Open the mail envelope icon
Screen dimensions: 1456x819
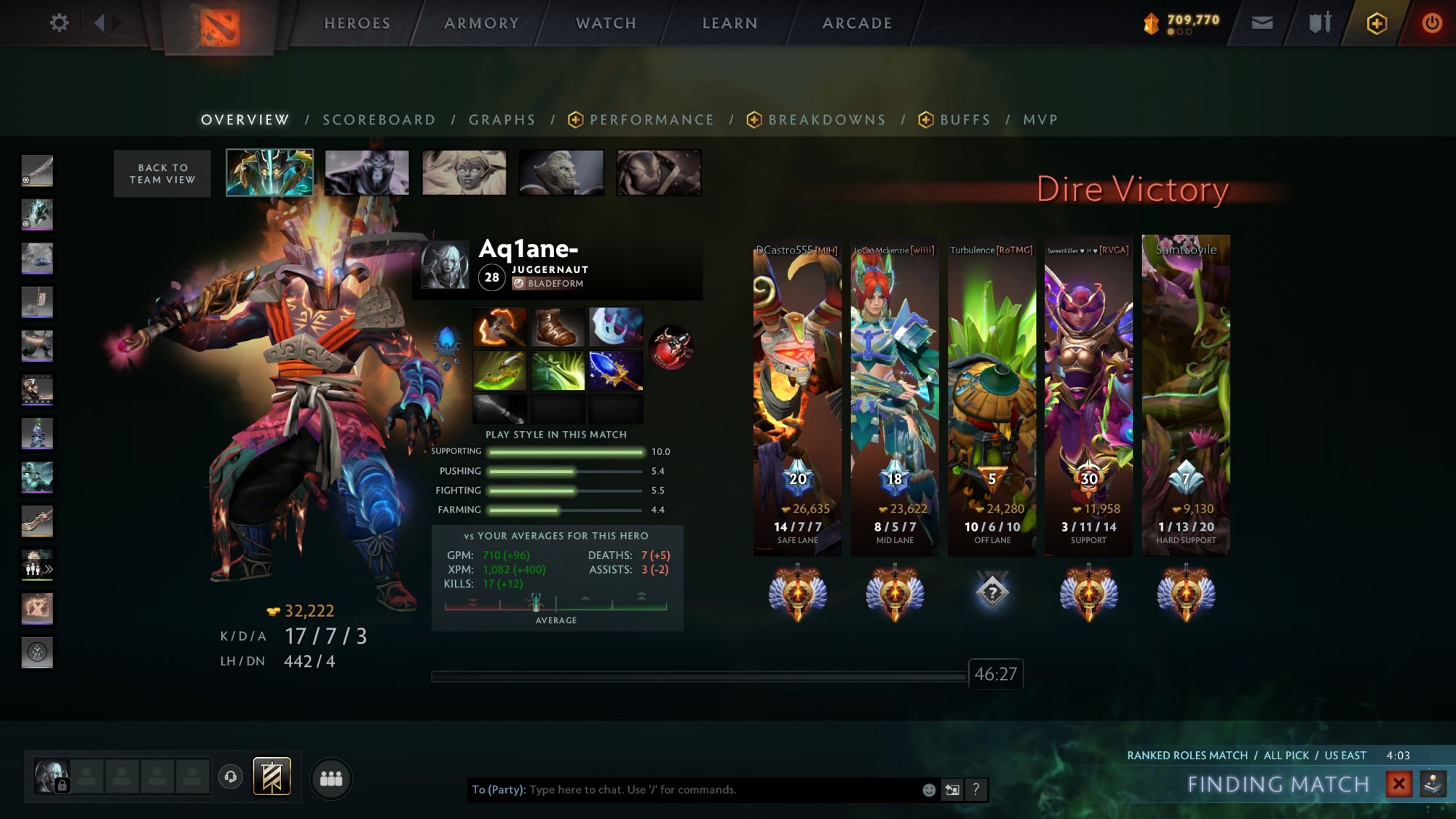(1262, 23)
